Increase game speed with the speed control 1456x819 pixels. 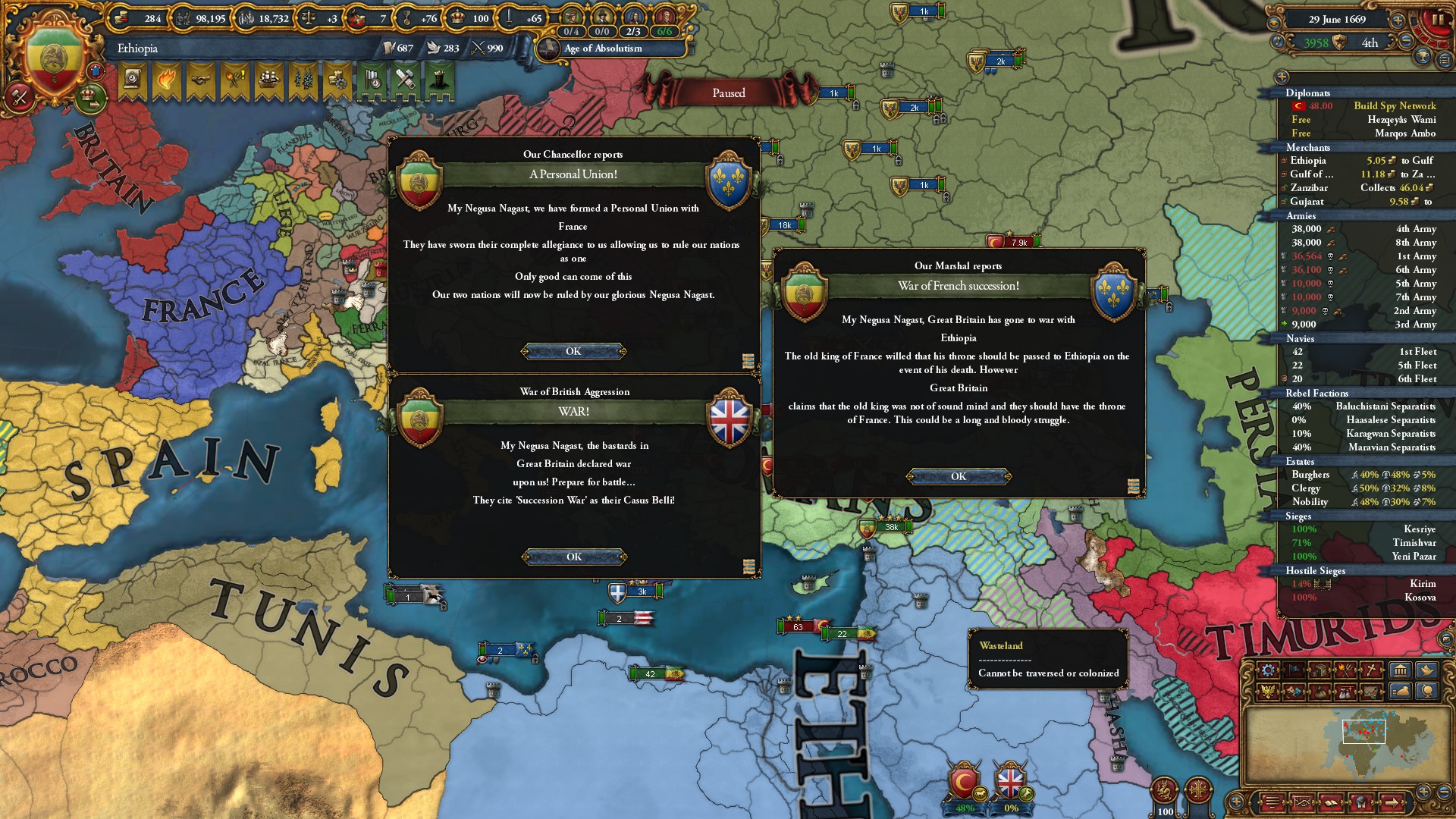(1398, 21)
